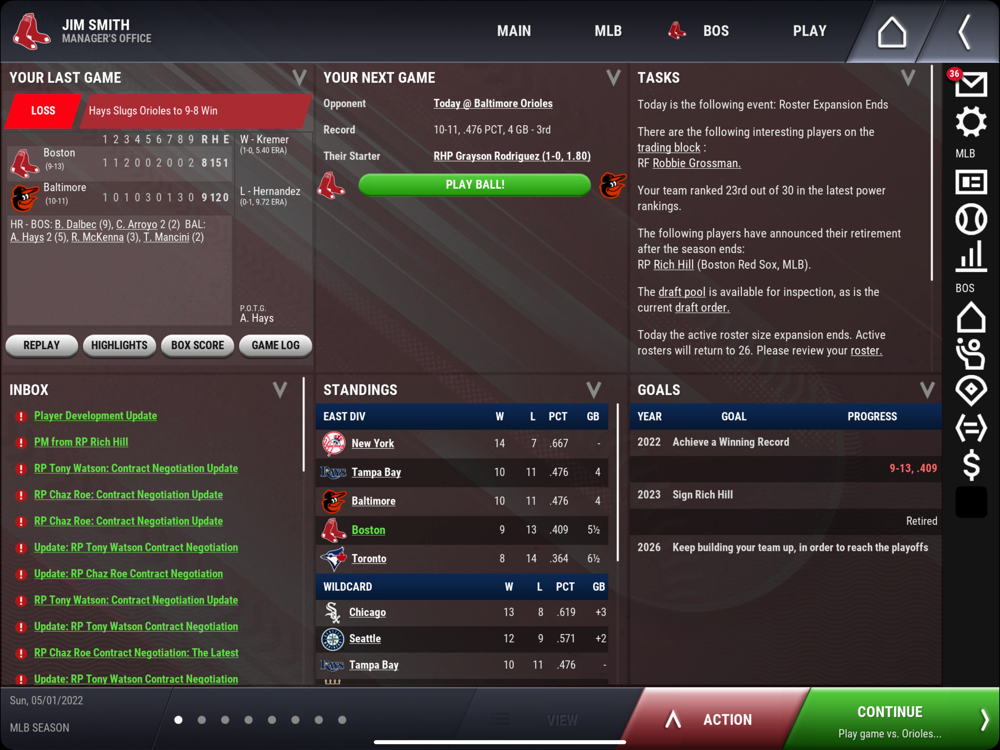Screen dimensions: 1000x750
Task: Open settings gear icon
Action: coord(970,123)
